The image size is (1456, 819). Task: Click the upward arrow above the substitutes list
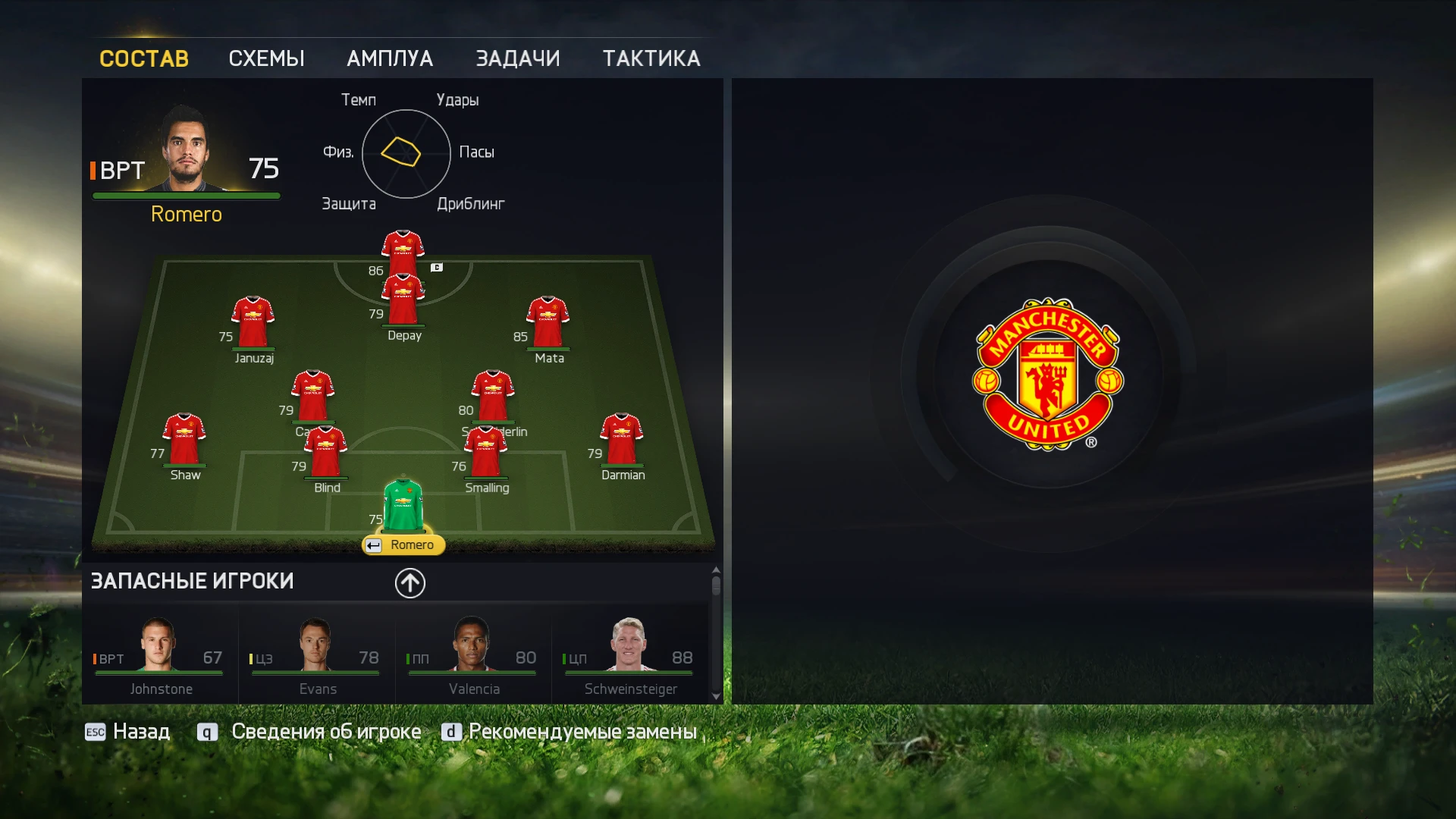point(409,582)
